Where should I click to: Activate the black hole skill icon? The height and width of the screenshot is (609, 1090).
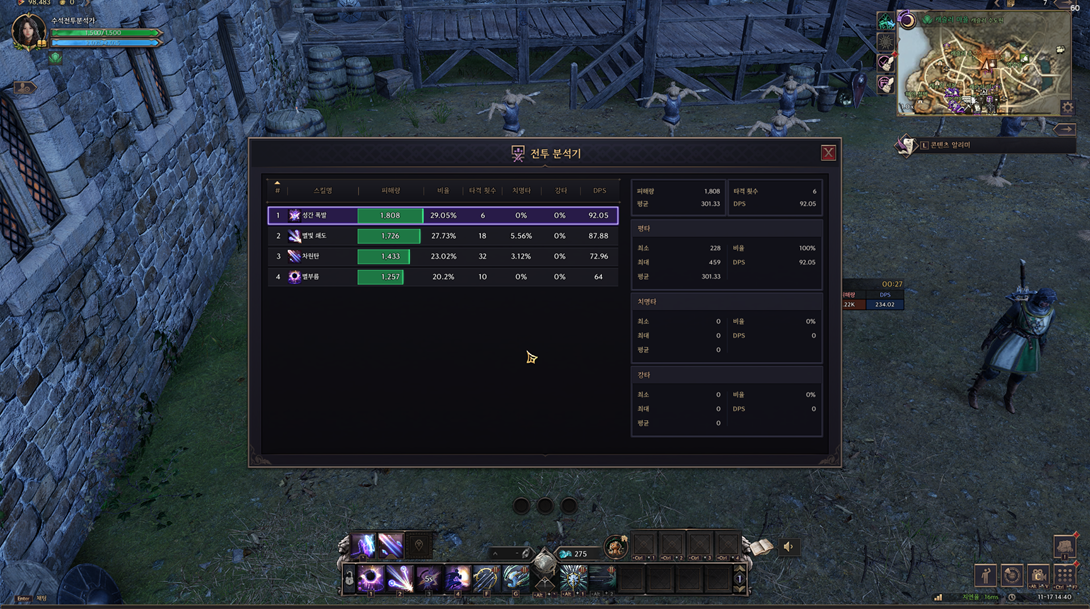(370, 578)
